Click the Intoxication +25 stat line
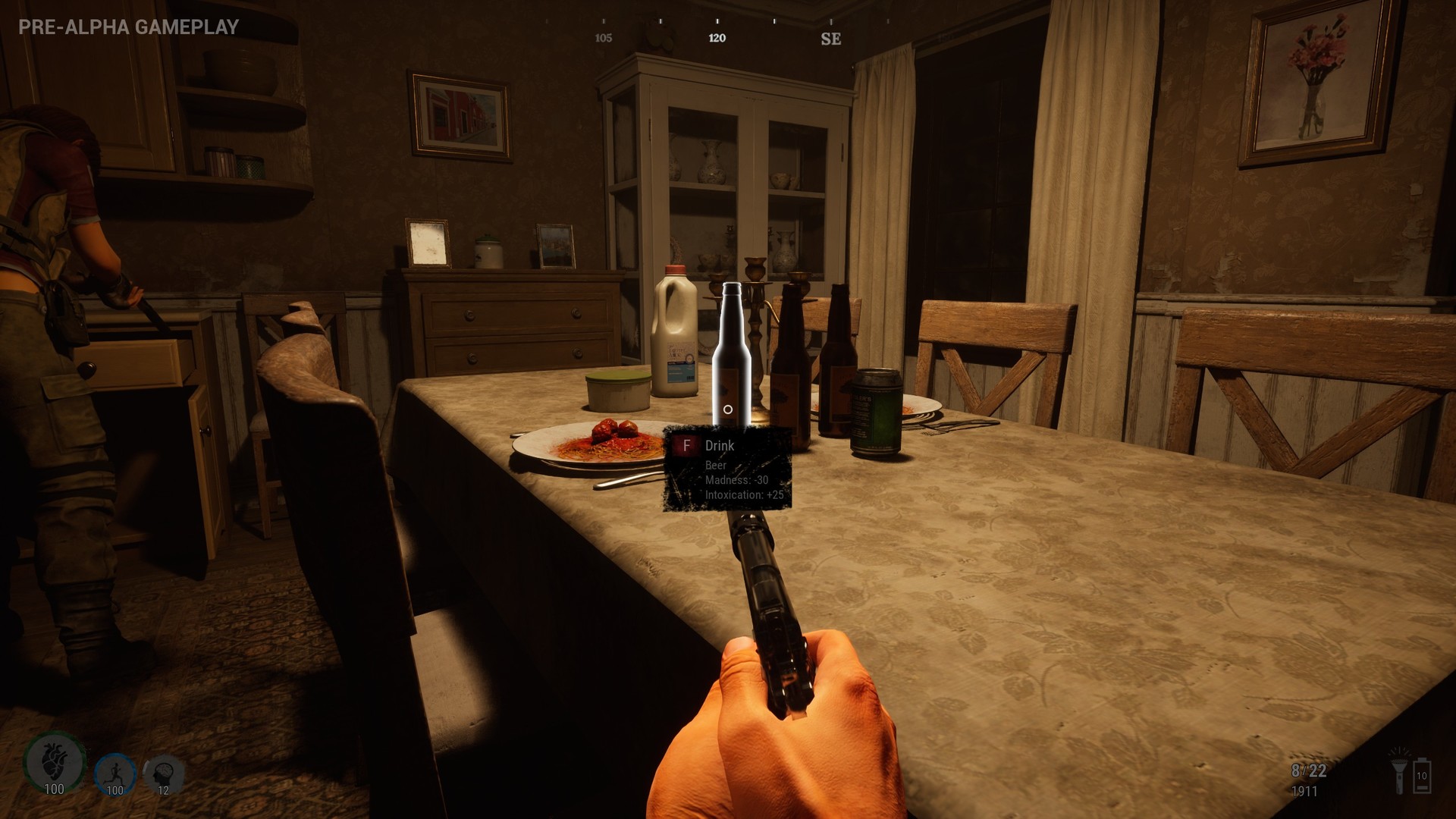 (x=739, y=494)
